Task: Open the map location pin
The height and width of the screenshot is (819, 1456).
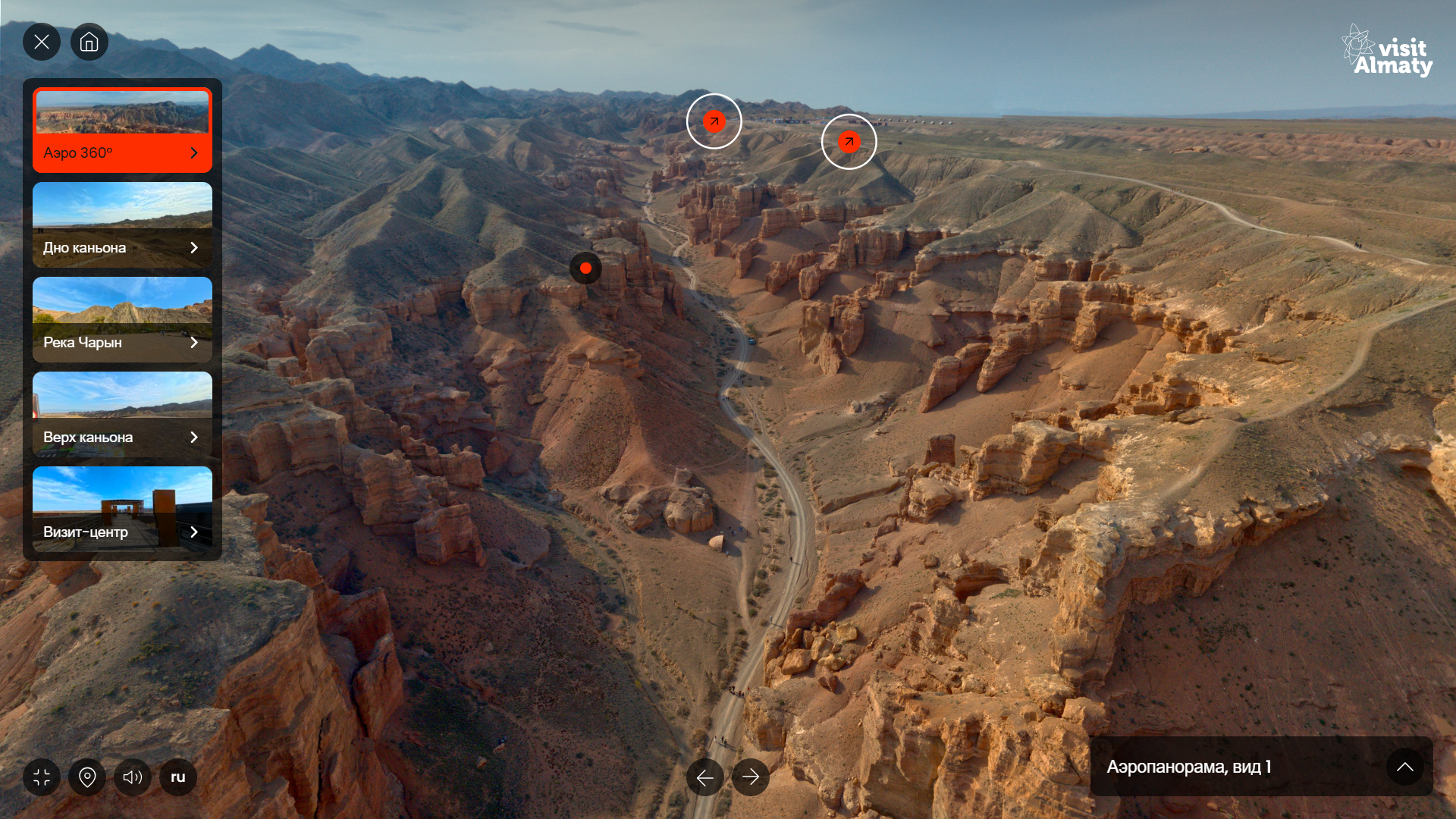Action: (87, 777)
